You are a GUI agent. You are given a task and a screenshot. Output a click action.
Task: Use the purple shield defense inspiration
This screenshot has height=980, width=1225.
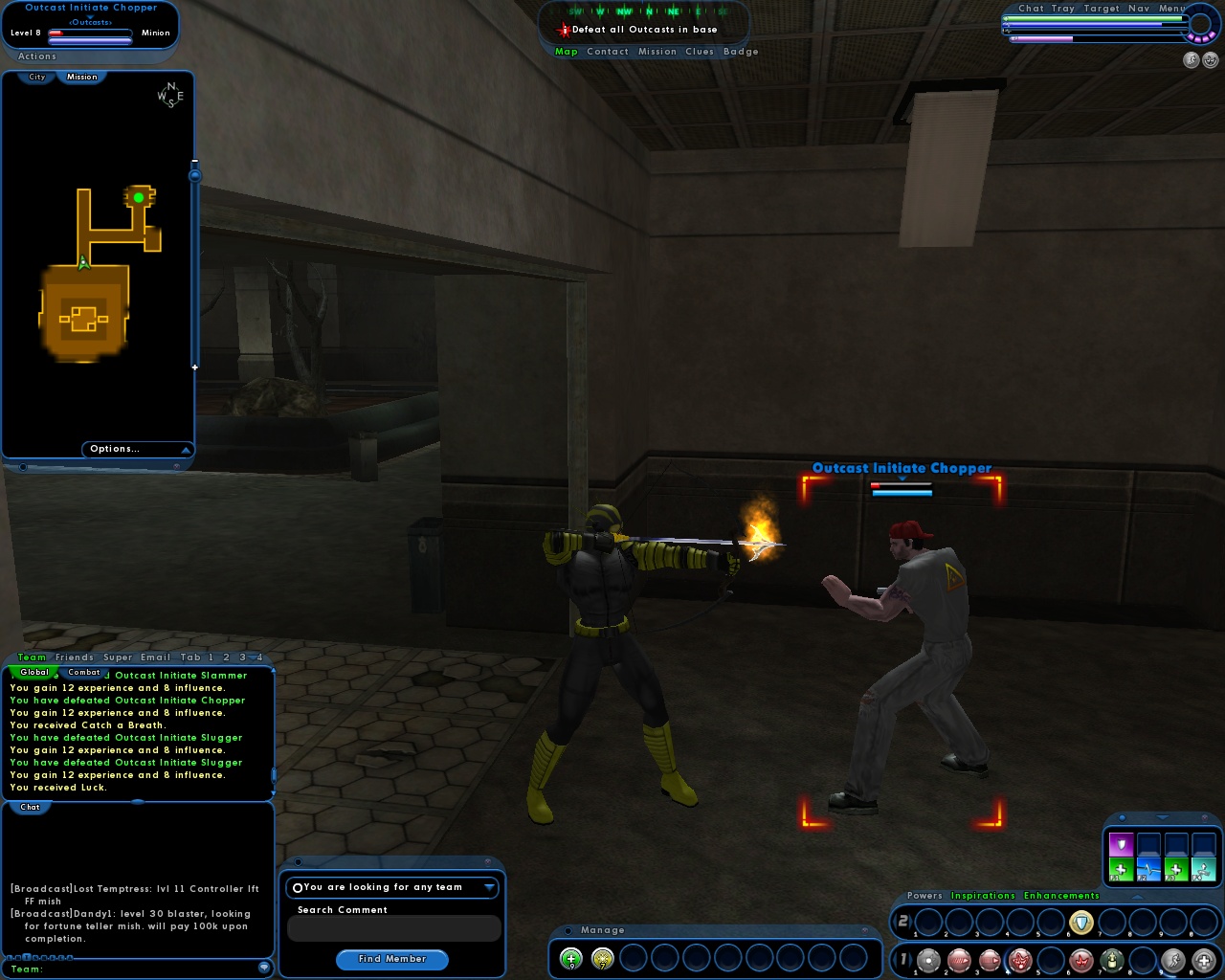(1121, 845)
